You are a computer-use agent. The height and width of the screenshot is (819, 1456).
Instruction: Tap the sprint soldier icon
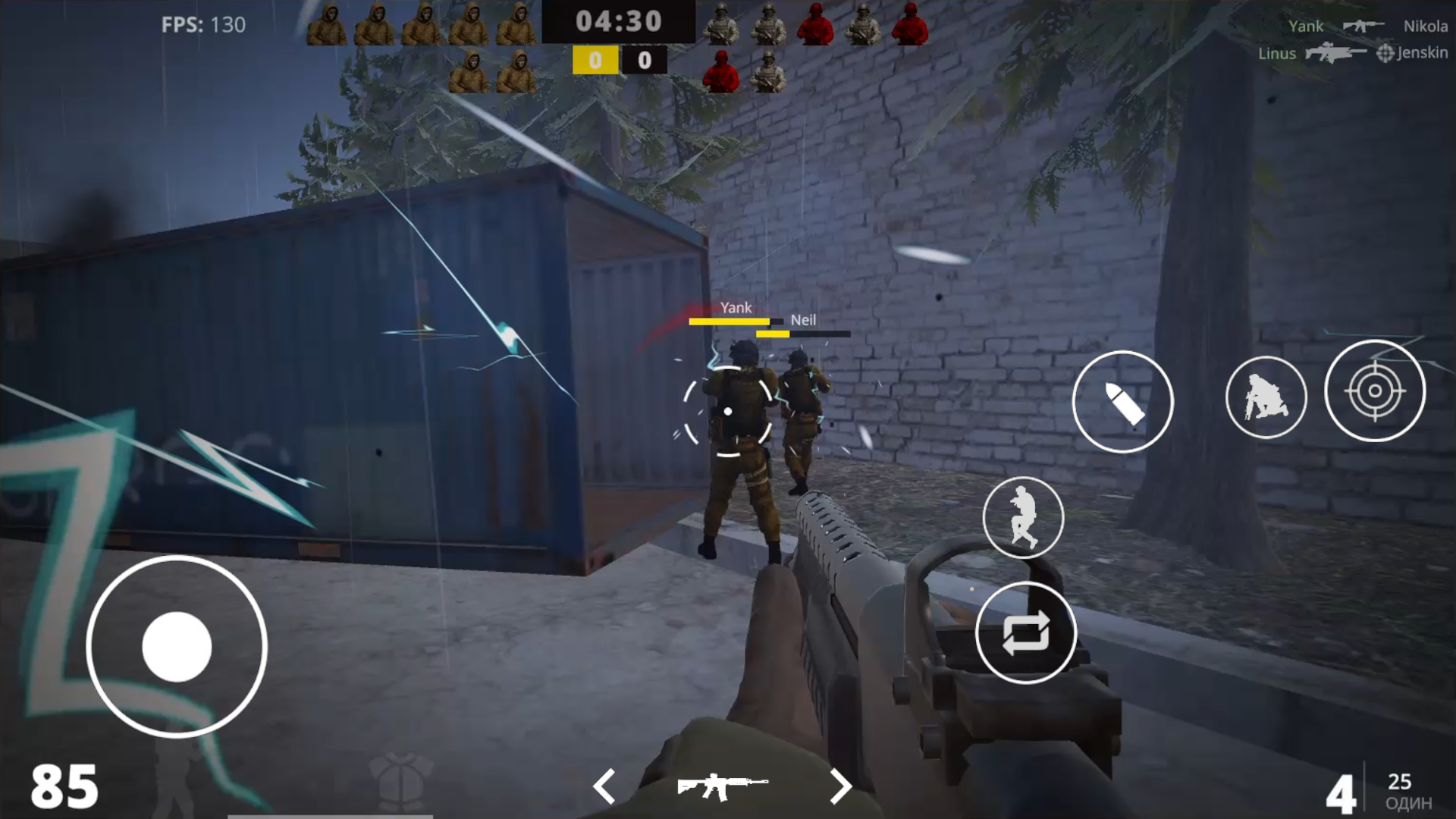point(1024,518)
